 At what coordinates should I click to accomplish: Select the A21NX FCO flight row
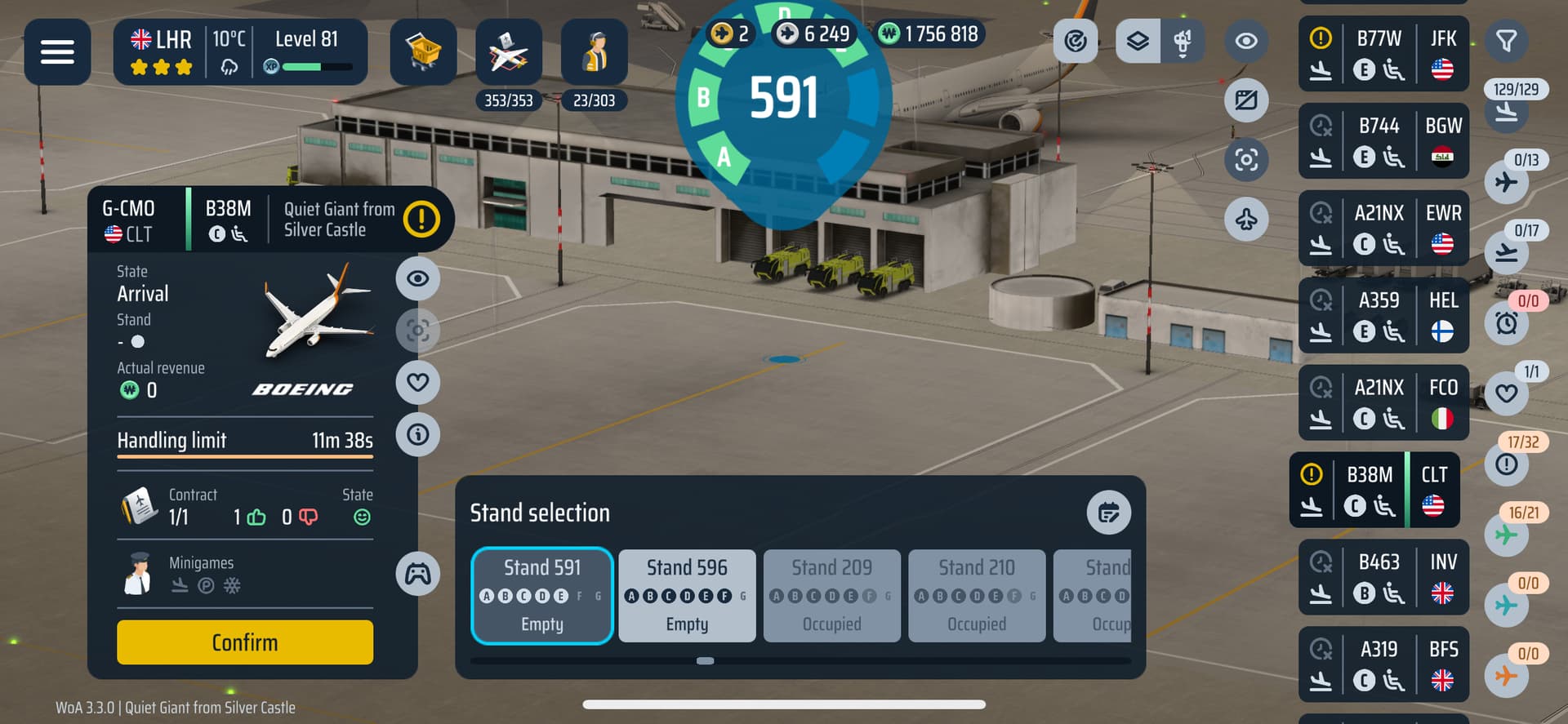coord(1383,403)
